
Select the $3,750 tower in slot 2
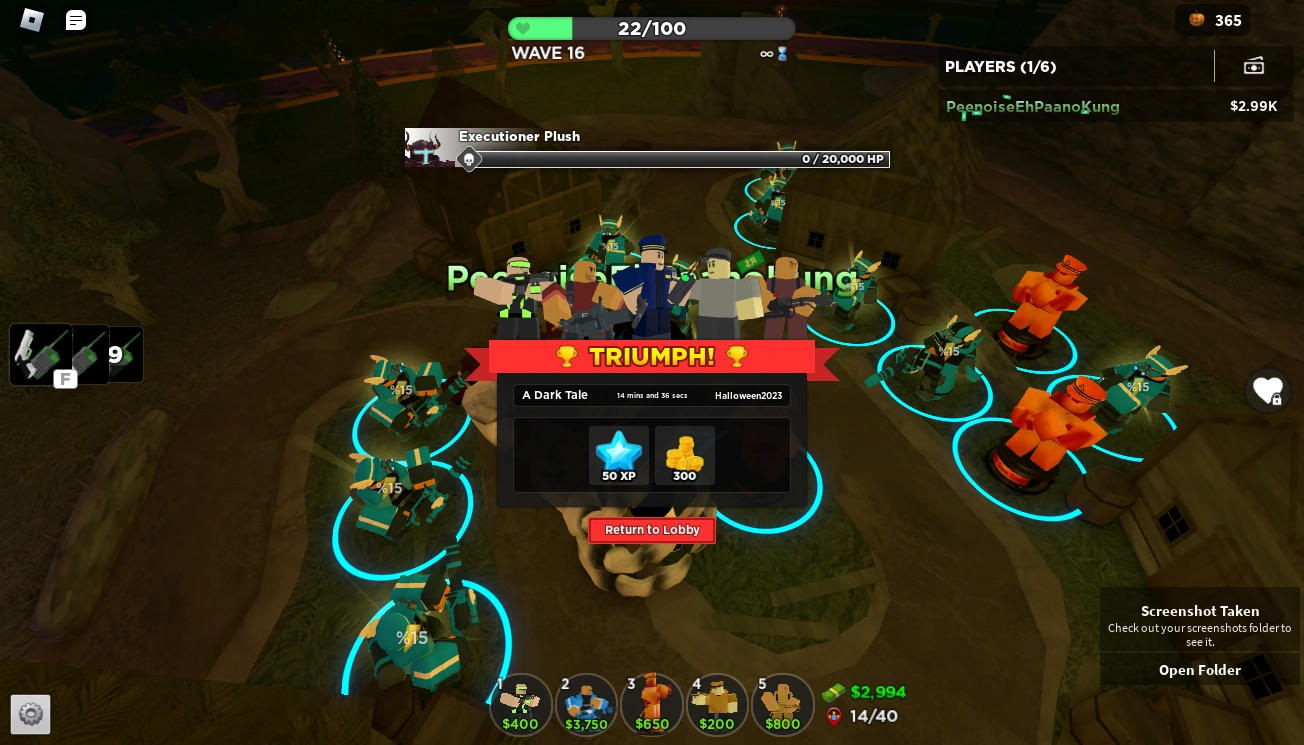[586, 704]
